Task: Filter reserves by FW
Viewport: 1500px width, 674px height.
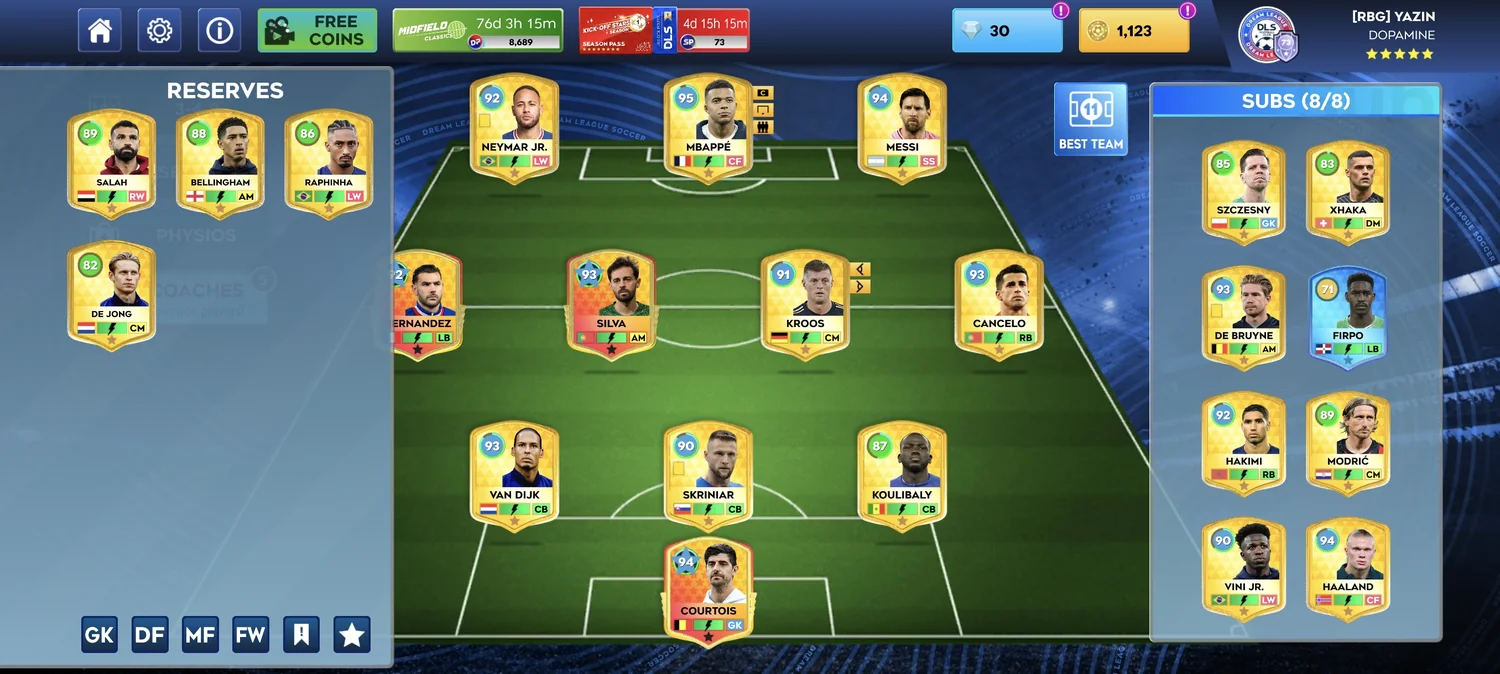Action: (250, 634)
